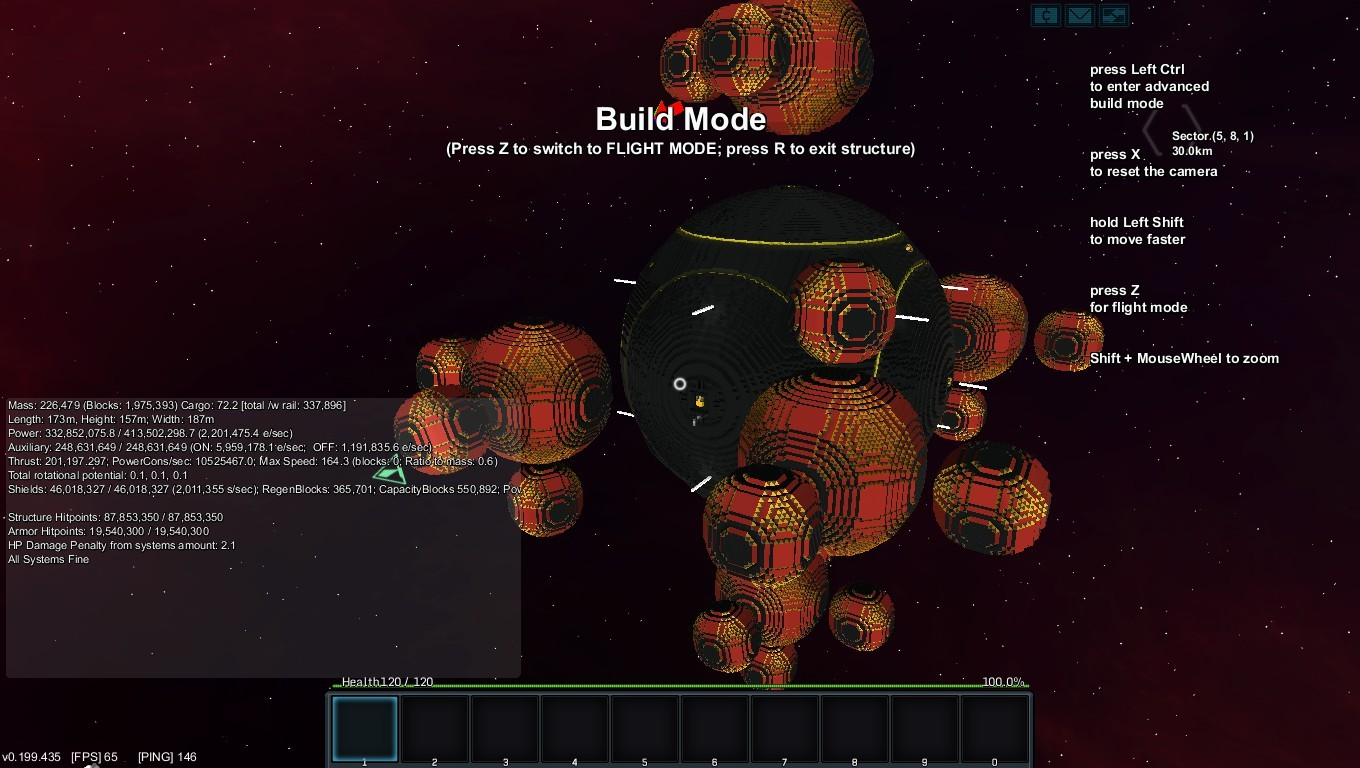Select the highlighted hotbar slot 1

click(365, 728)
